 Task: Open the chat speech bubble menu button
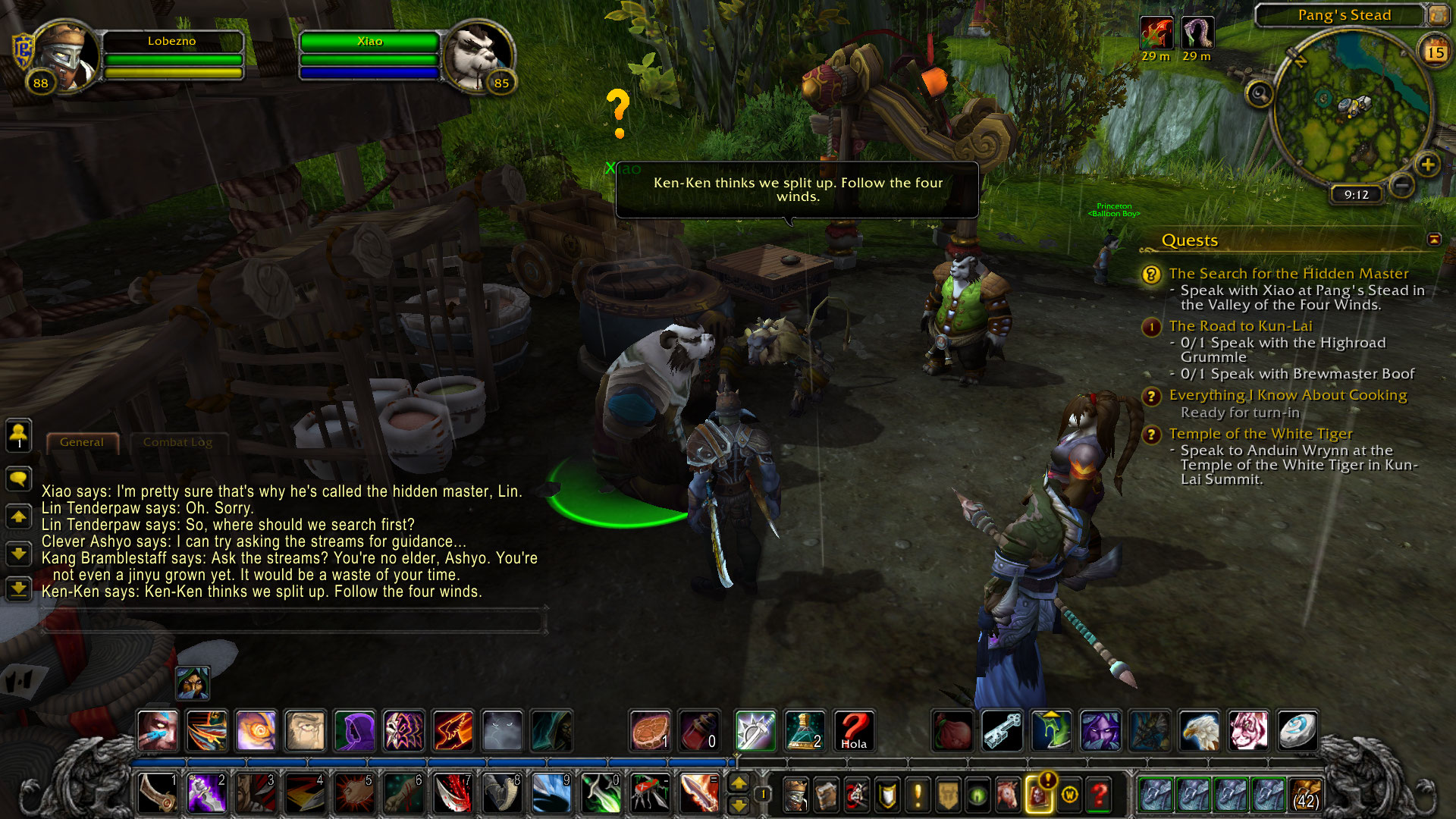(x=18, y=479)
